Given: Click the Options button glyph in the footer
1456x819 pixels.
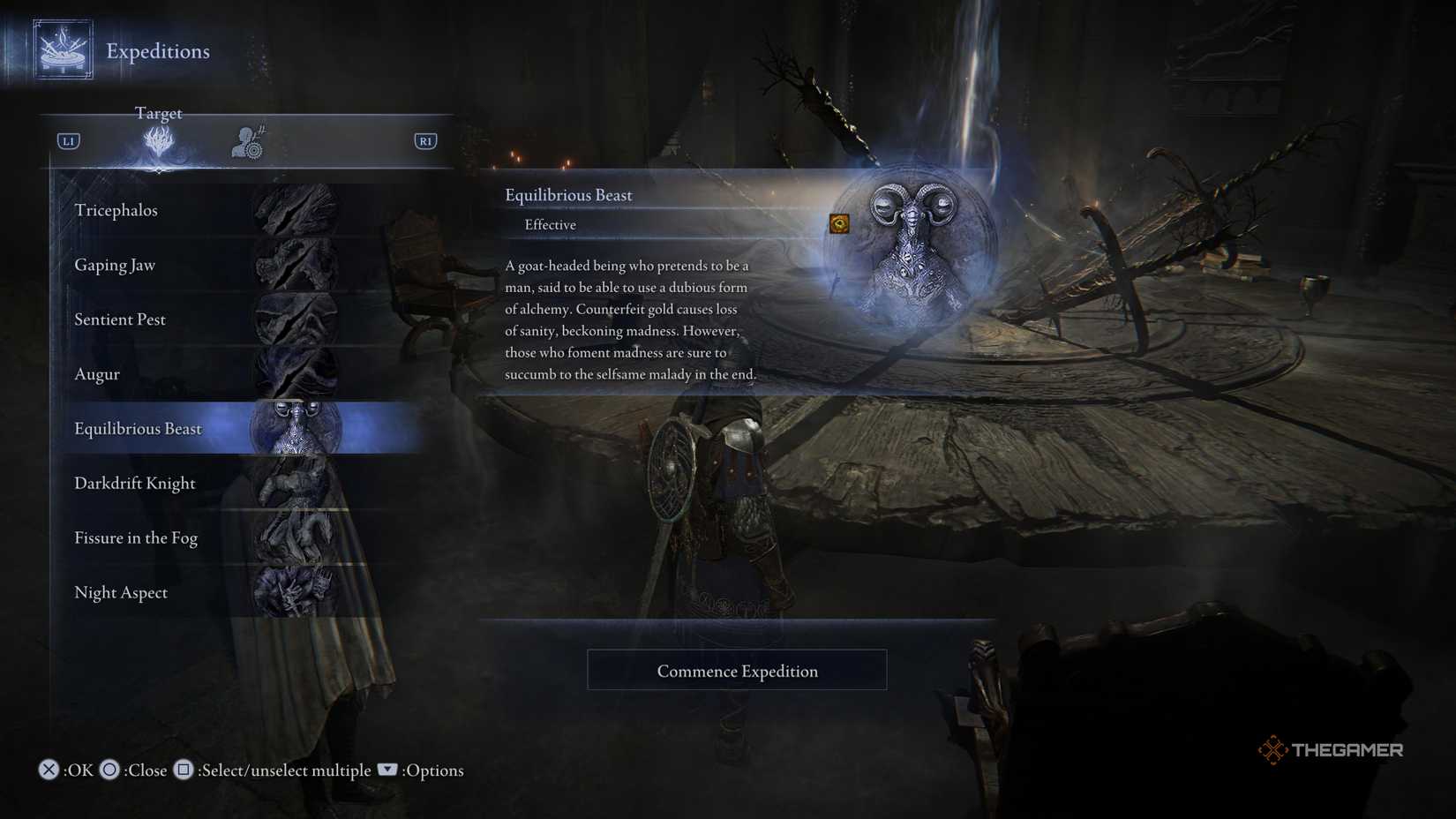Looking at the screenshot, I should coord(387,770).
